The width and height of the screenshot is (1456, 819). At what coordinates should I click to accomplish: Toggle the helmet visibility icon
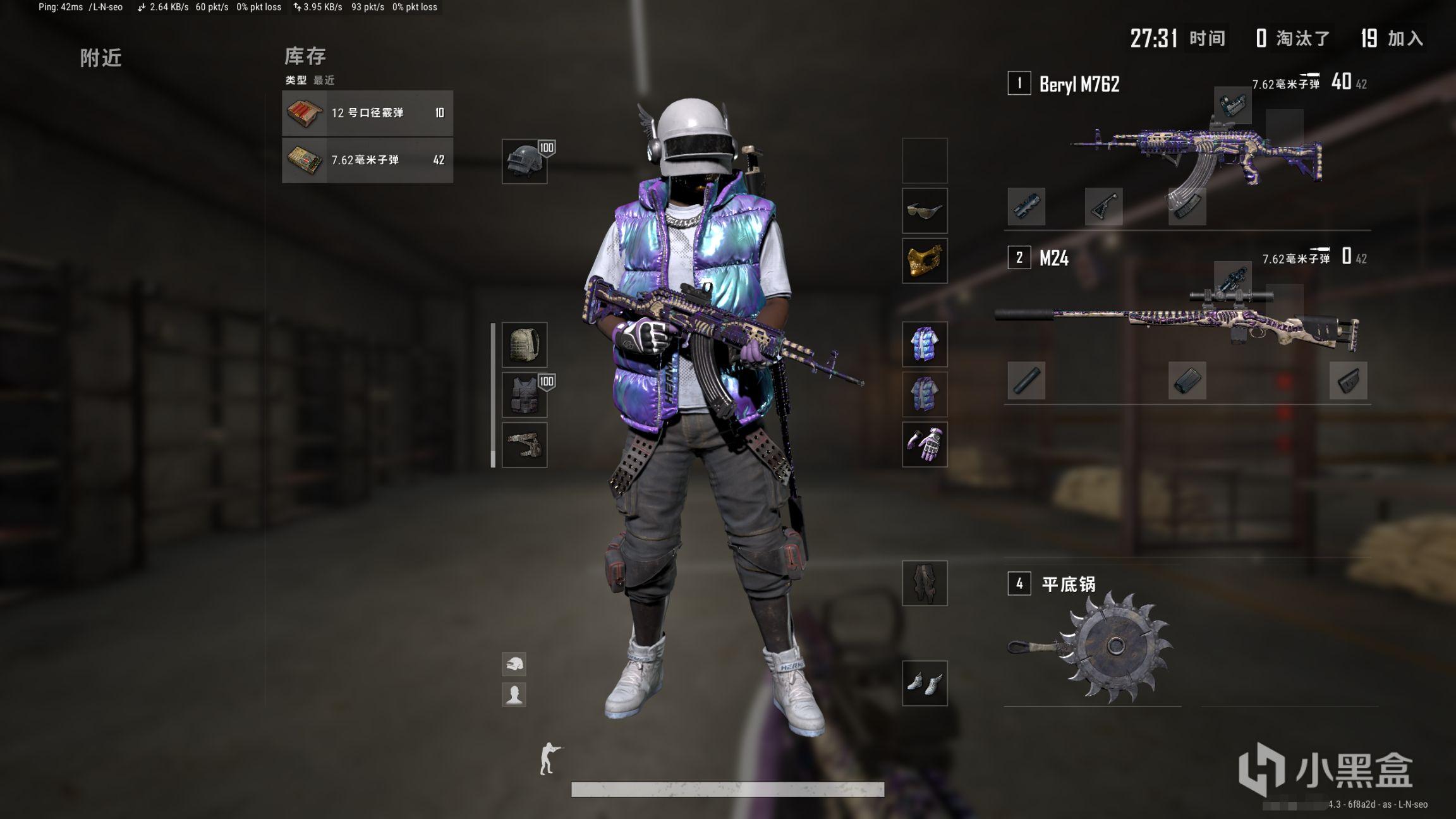pyautogui.click(x=514, y=664)
